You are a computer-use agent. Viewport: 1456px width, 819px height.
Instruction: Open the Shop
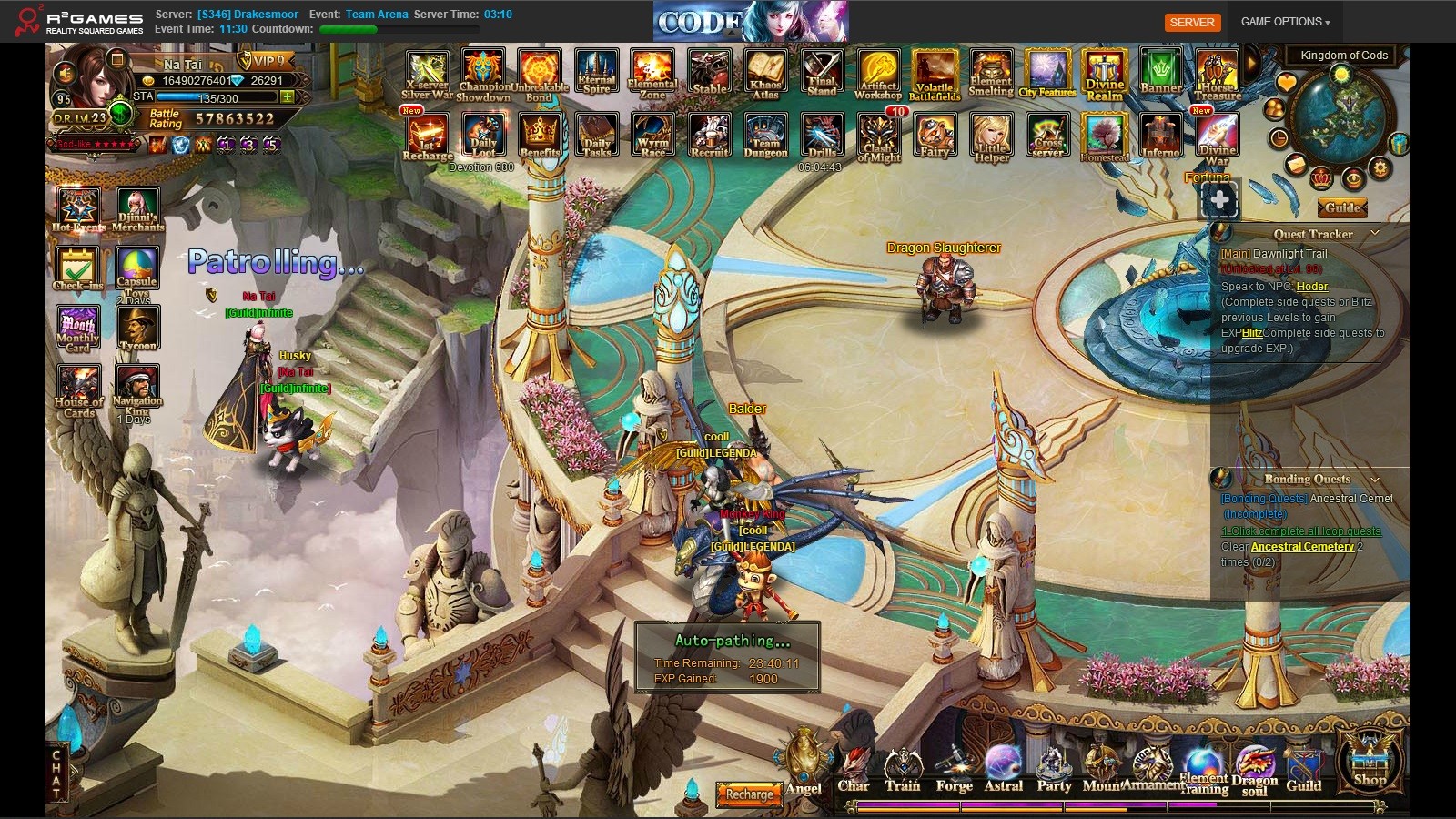click(1370, 759)
